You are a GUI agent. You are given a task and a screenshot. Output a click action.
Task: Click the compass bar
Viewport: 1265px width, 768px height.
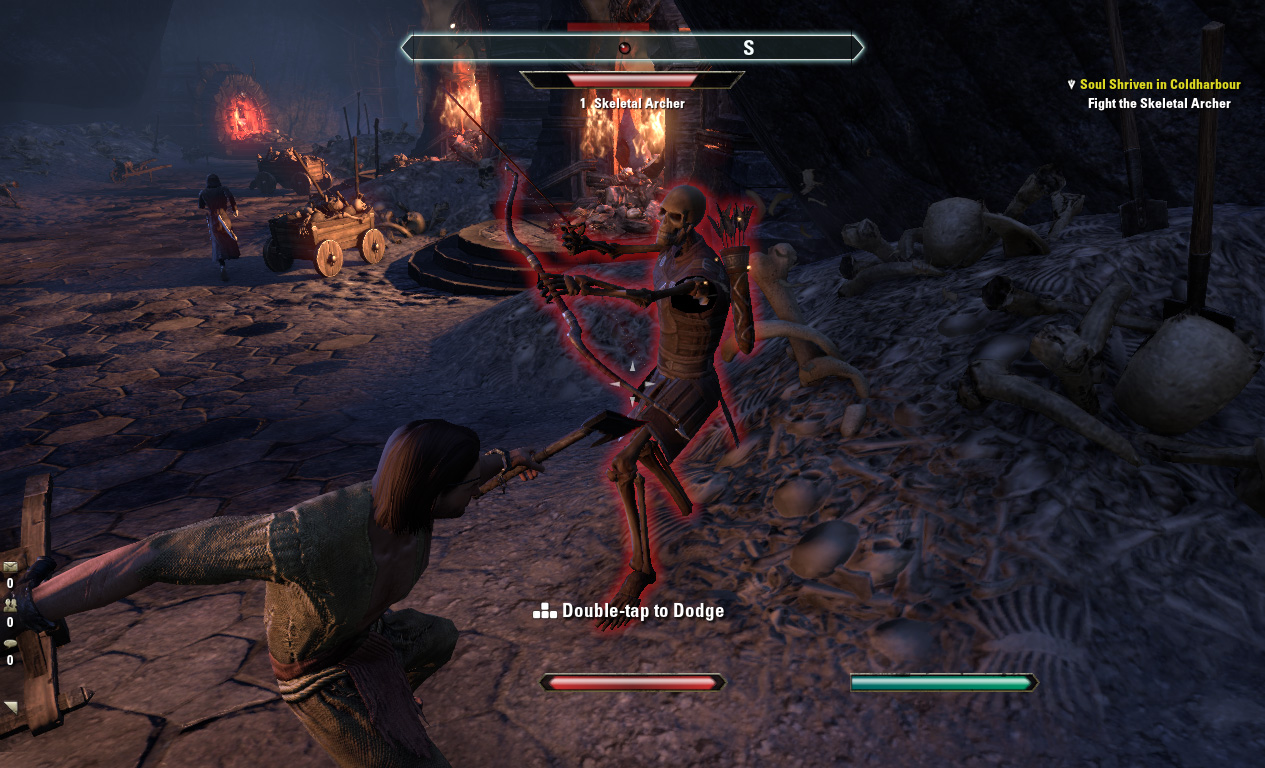(x=632, y=47)
